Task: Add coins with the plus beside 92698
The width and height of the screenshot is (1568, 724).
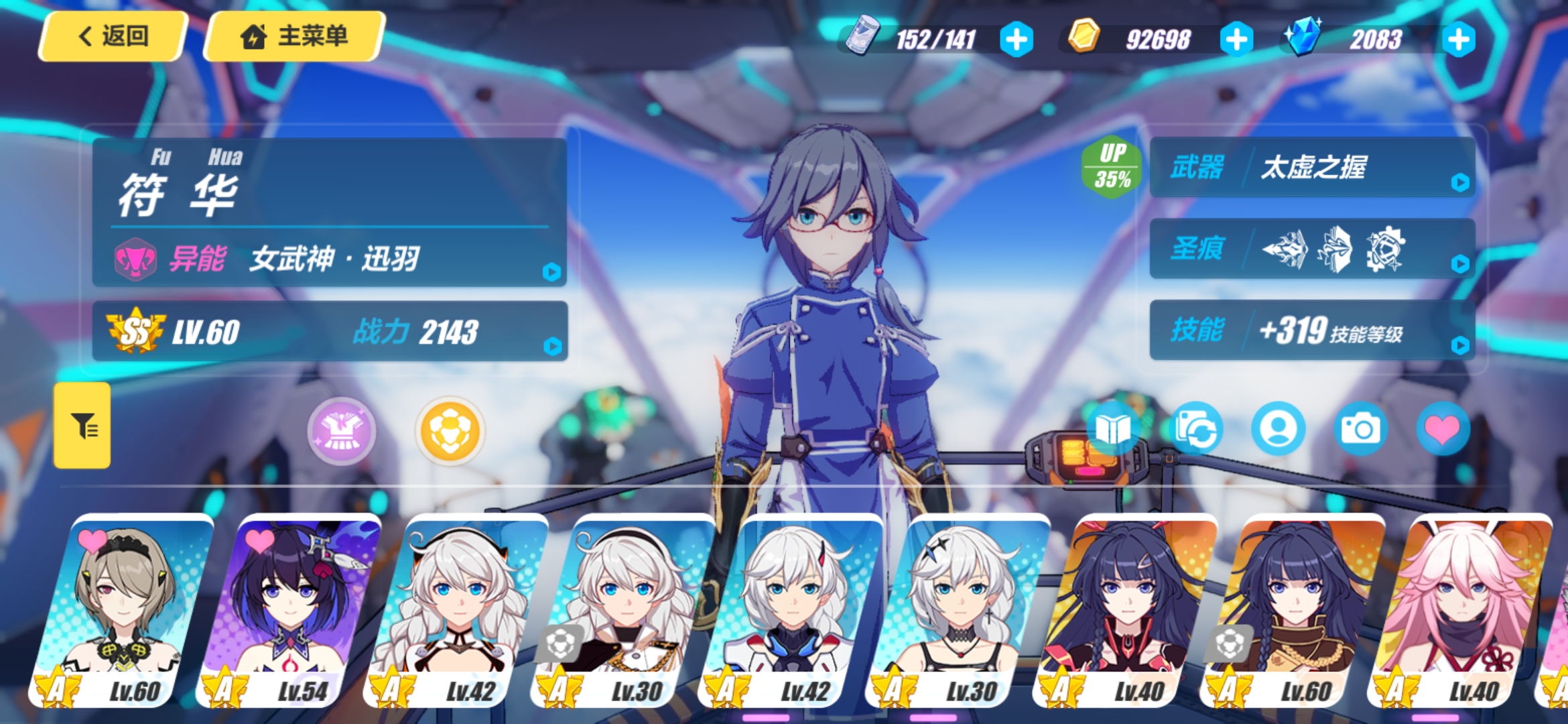Action: tap(1236, 40)
